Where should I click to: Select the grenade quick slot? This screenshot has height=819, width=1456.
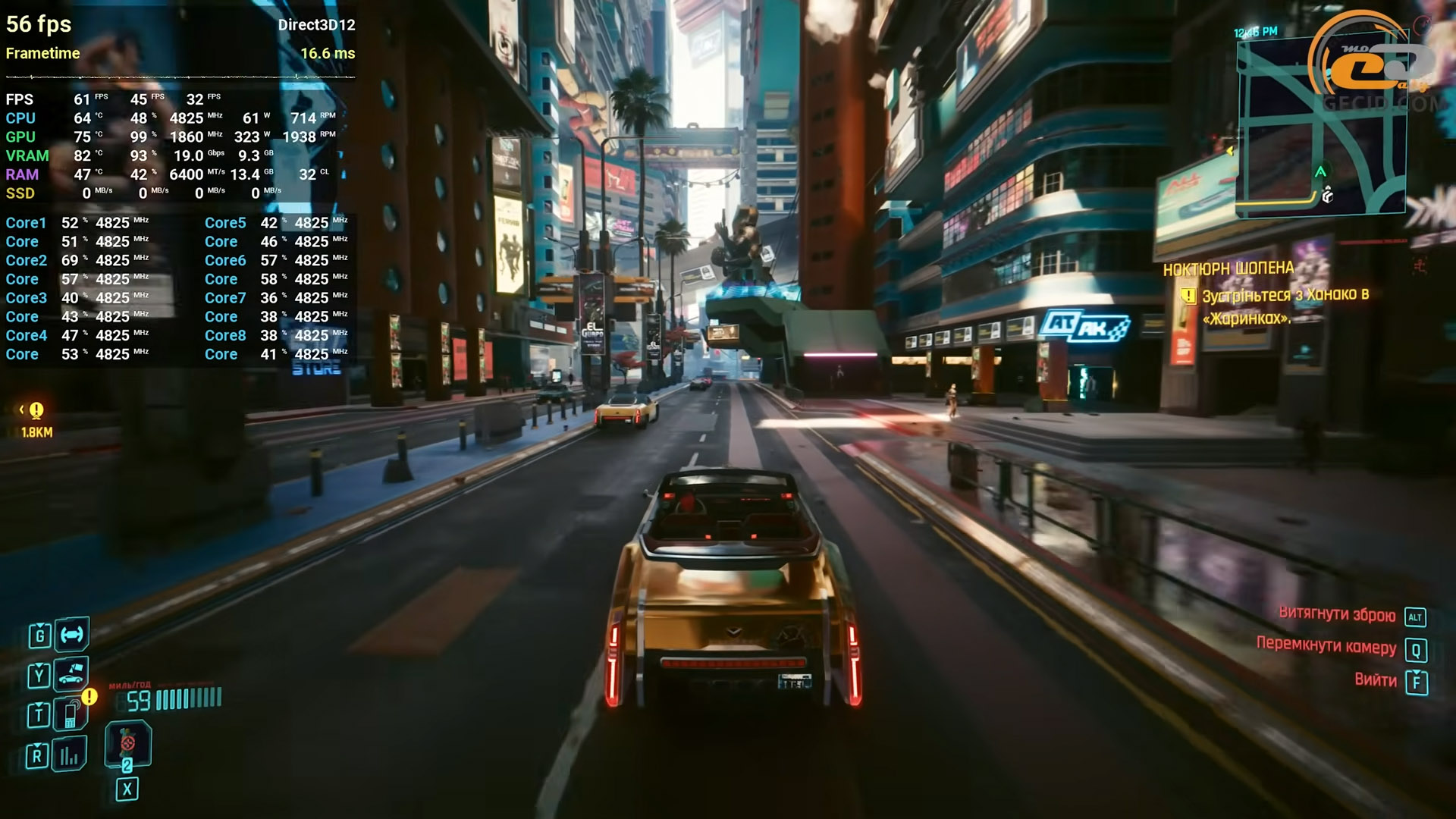coord(127,744)
